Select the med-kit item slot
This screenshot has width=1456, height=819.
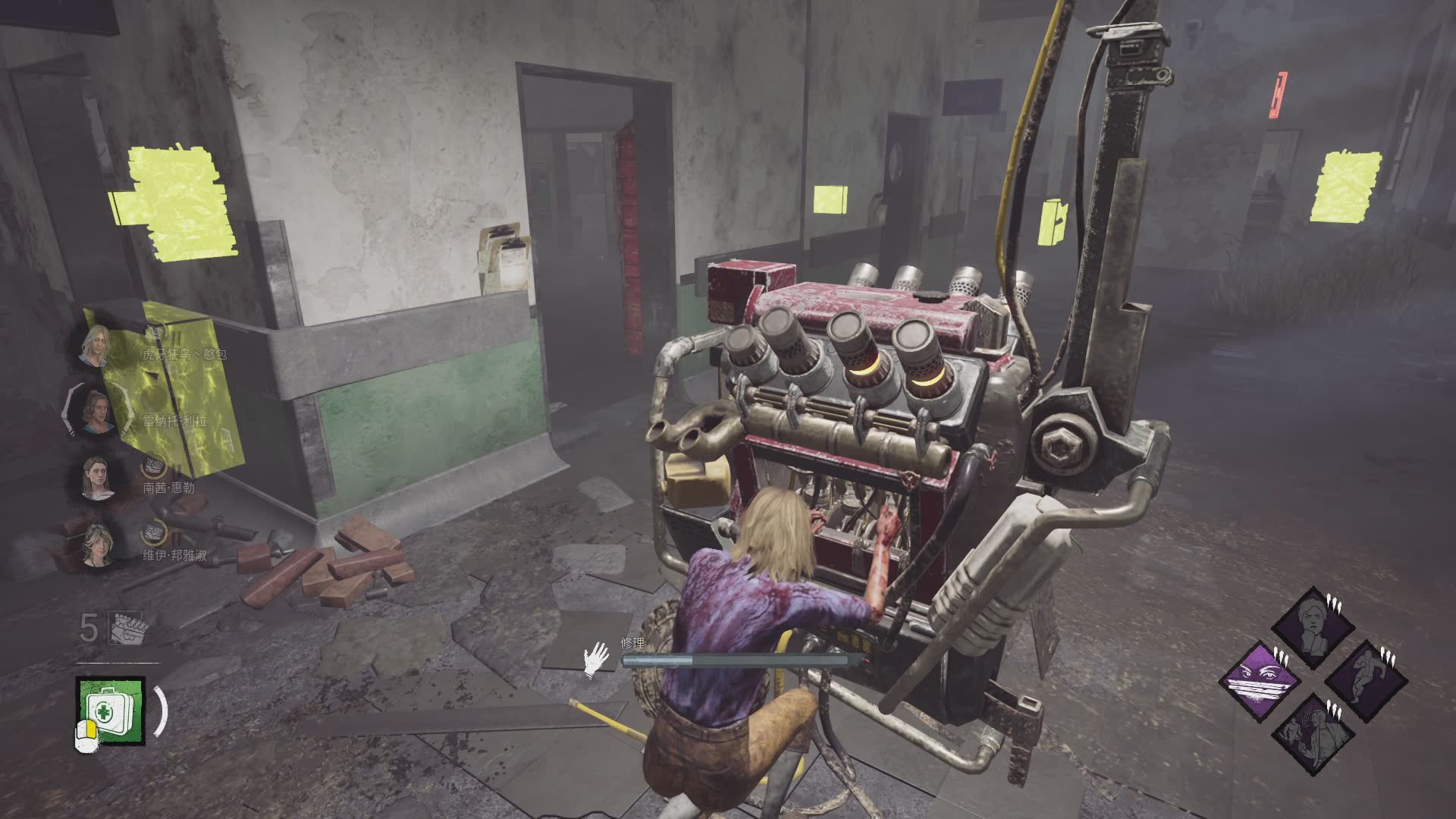(110, 710)
